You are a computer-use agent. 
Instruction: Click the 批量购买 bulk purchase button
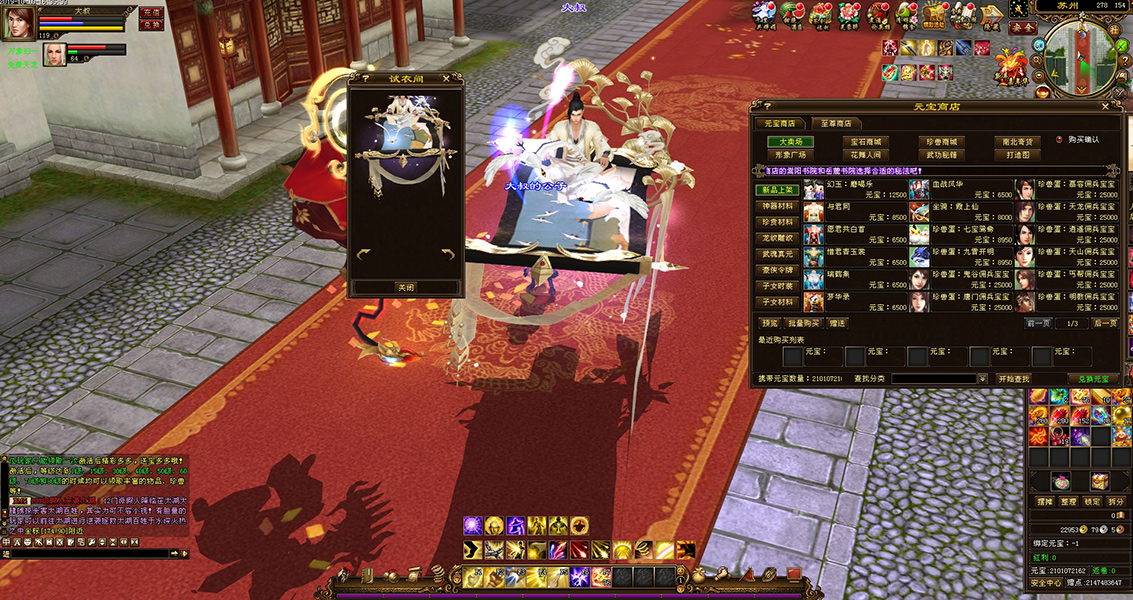tap(803, 323)
